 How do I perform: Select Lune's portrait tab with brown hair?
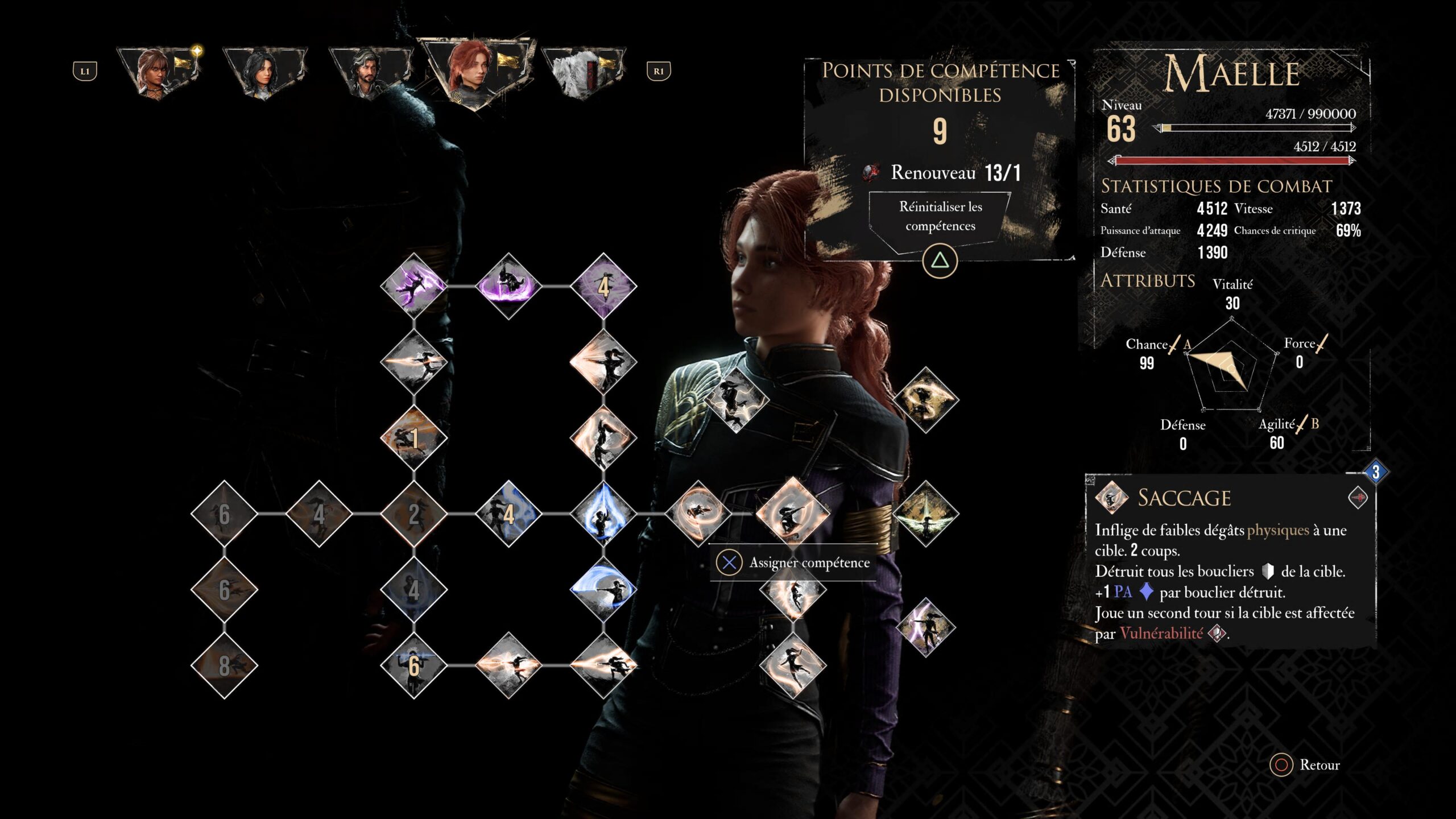159,72
